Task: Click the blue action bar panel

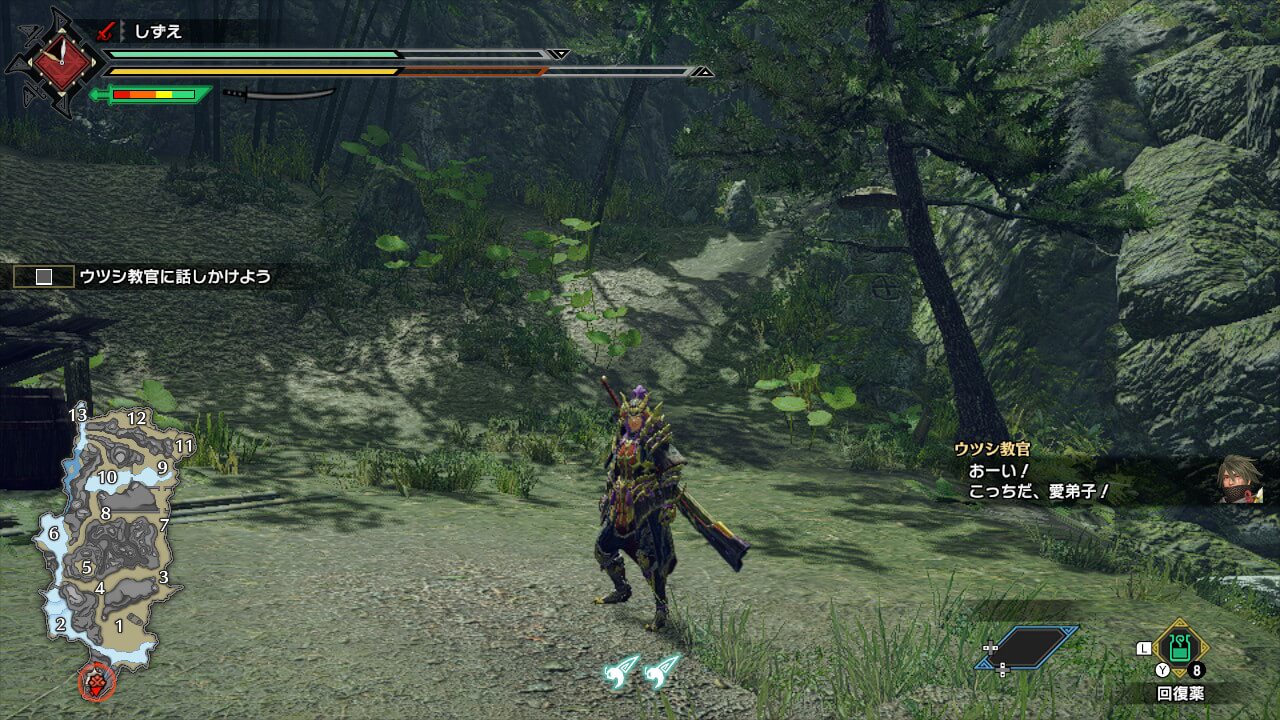Action: pyautogui.click(x=1029, y=648)
